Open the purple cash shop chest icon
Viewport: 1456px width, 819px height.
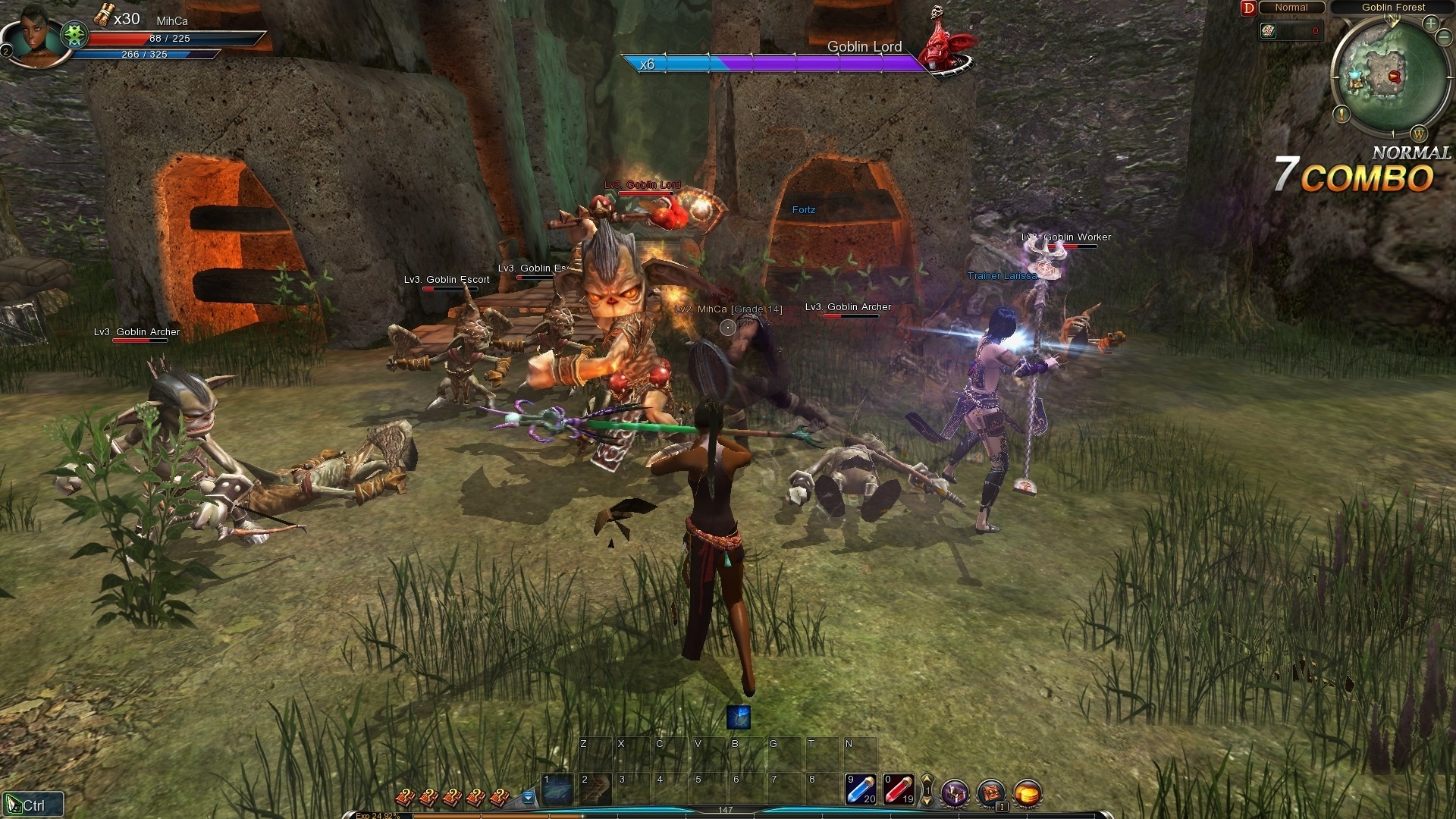click(954, 794)
